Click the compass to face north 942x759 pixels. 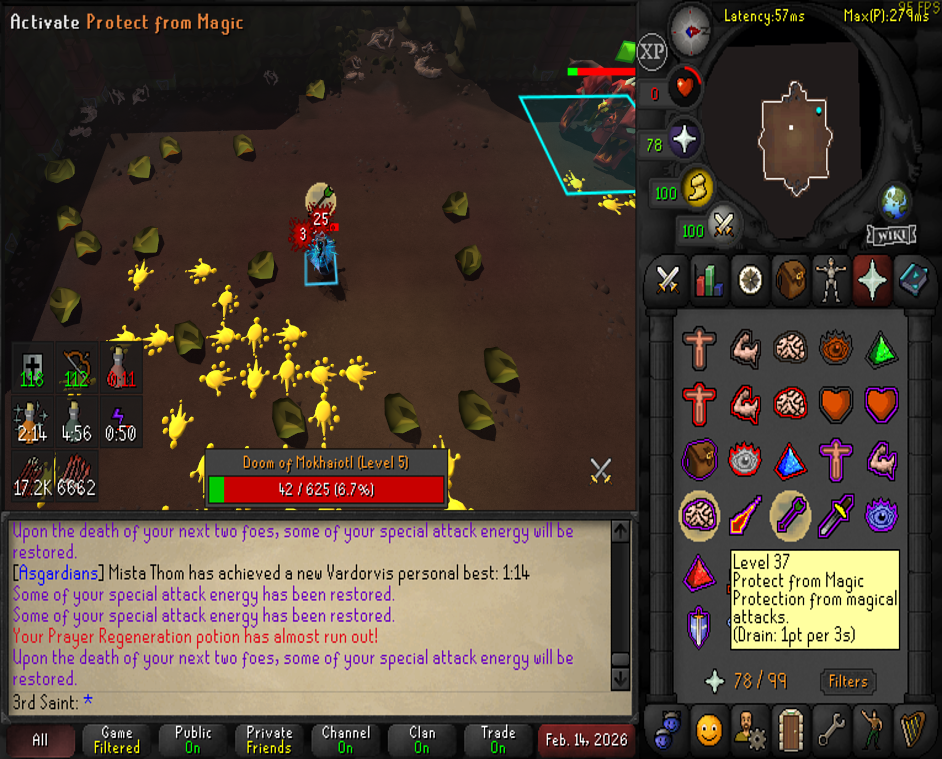tap(690, 30)
